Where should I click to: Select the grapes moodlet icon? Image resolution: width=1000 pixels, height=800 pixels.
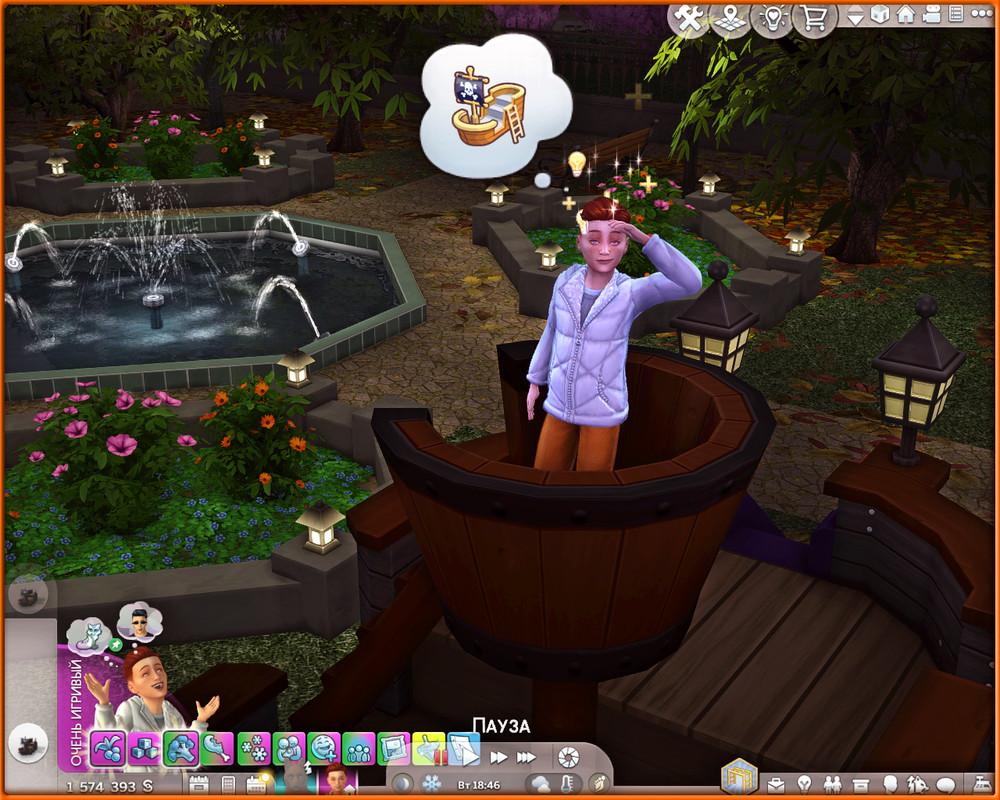[x=107, y=748]
